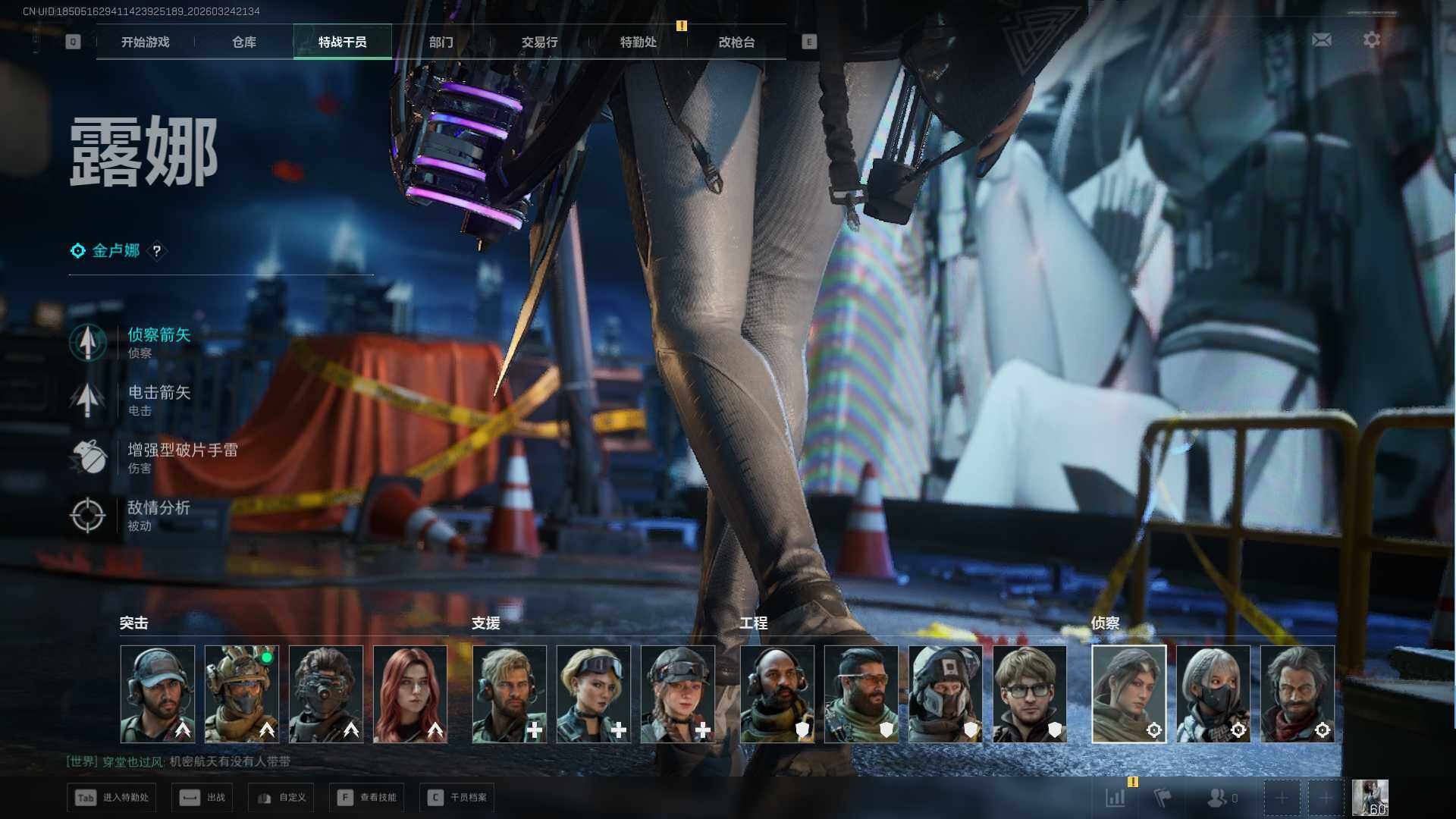This screenshot has height=819, width=1456.
Task: Open the gear settings icon
Action: pyautogui.click(x=1371, y=39)
